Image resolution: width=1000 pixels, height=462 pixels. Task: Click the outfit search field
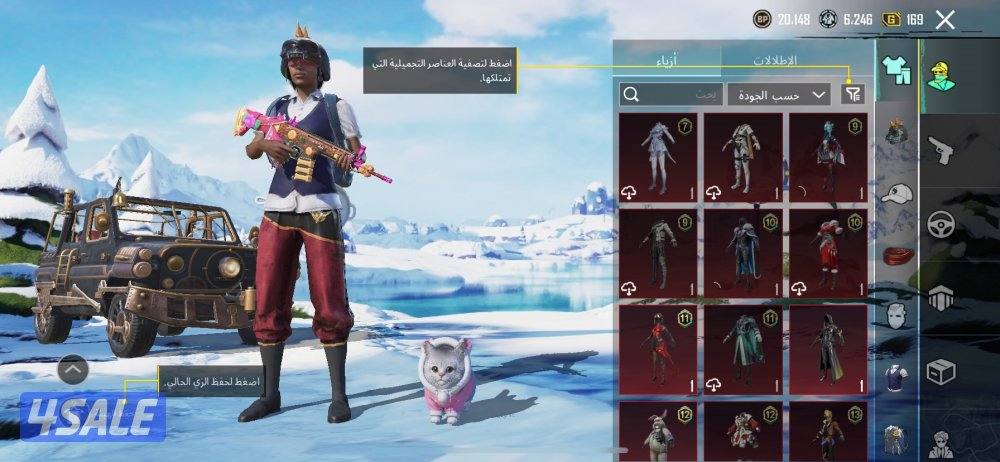coord(669,94)
